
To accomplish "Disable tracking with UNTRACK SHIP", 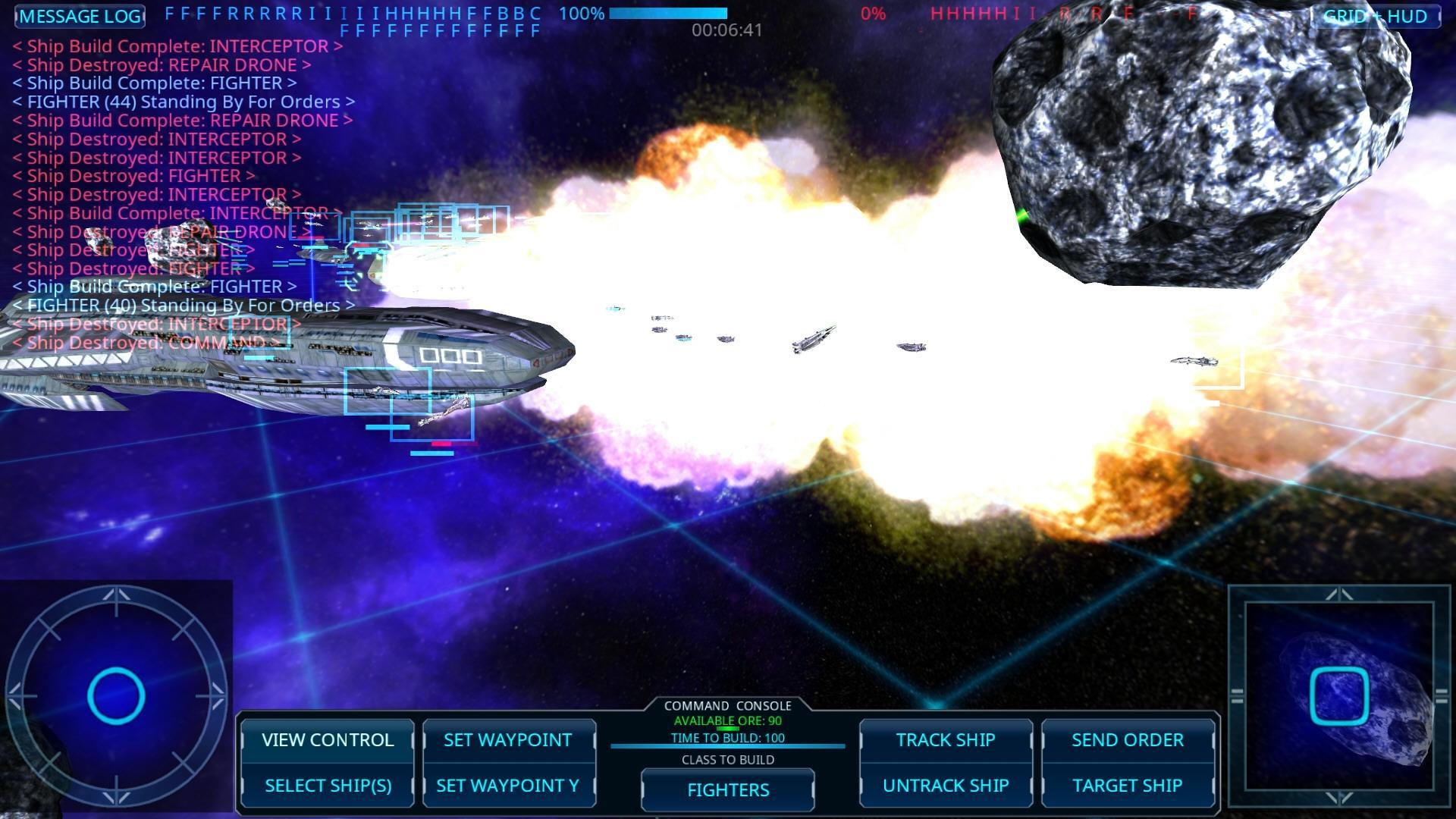I will (945, 786).
